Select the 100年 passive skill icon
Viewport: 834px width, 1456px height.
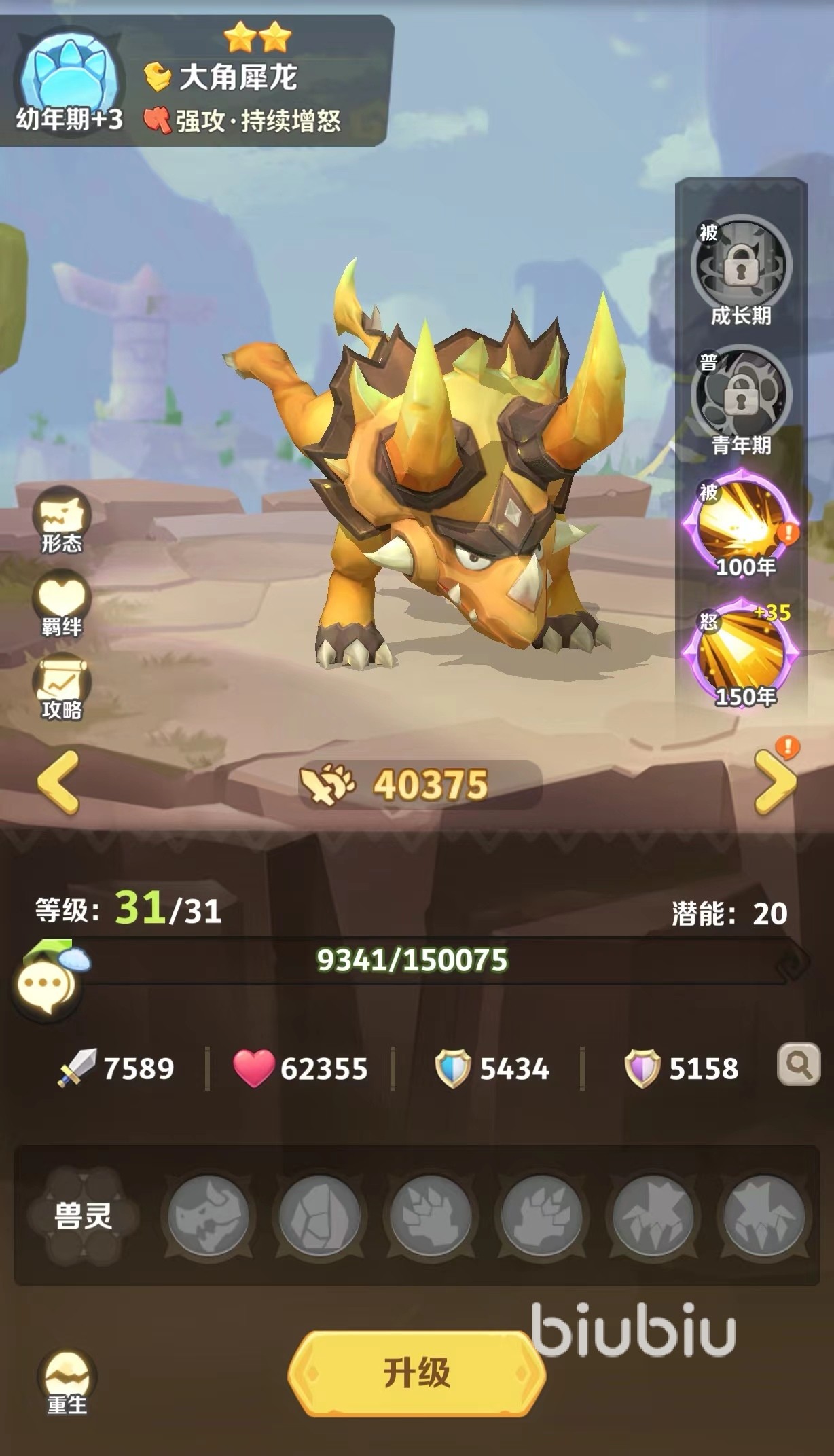pyautogui.click(x=741, y=528)
